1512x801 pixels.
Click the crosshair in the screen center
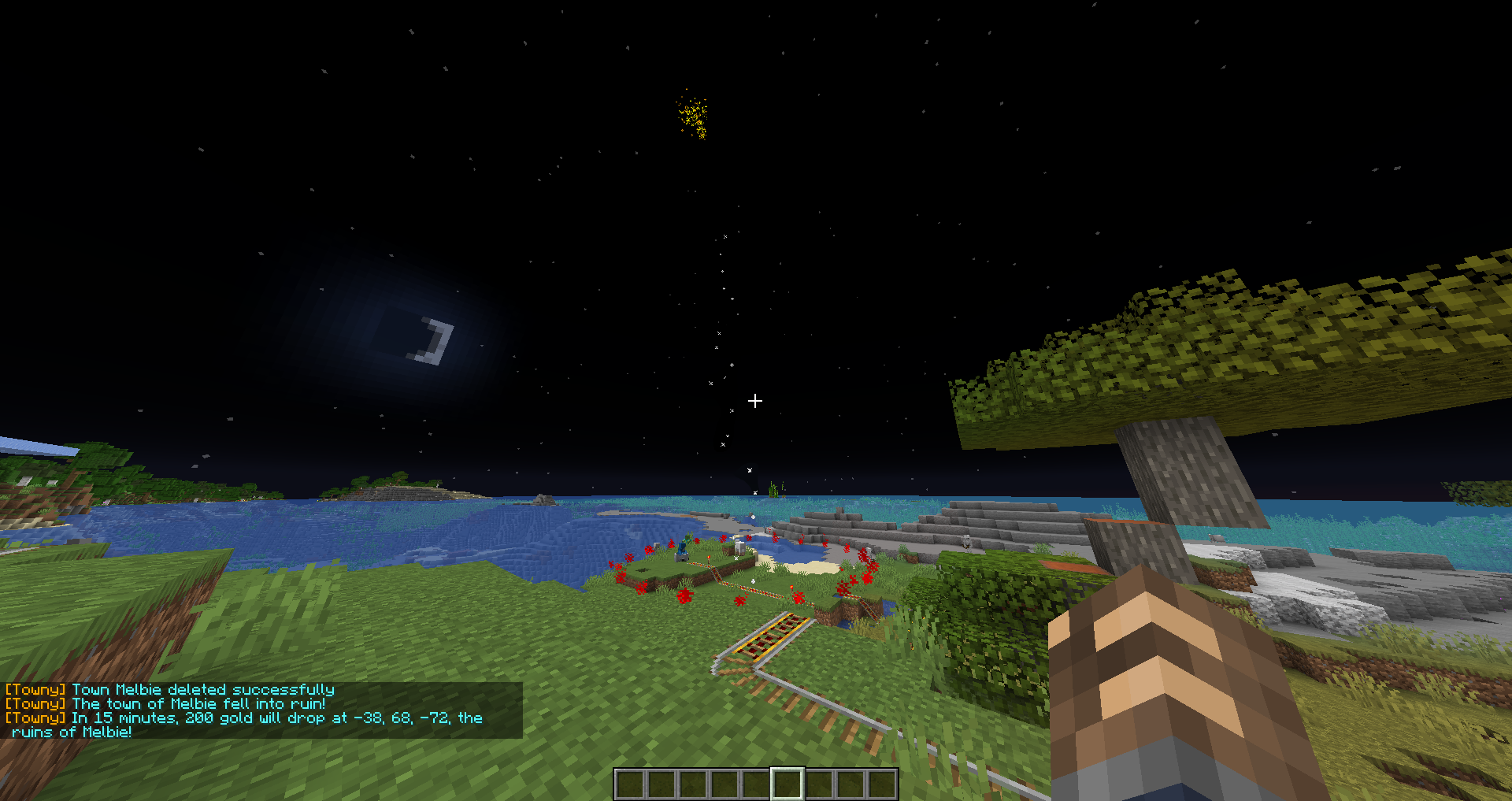[755, 402]
